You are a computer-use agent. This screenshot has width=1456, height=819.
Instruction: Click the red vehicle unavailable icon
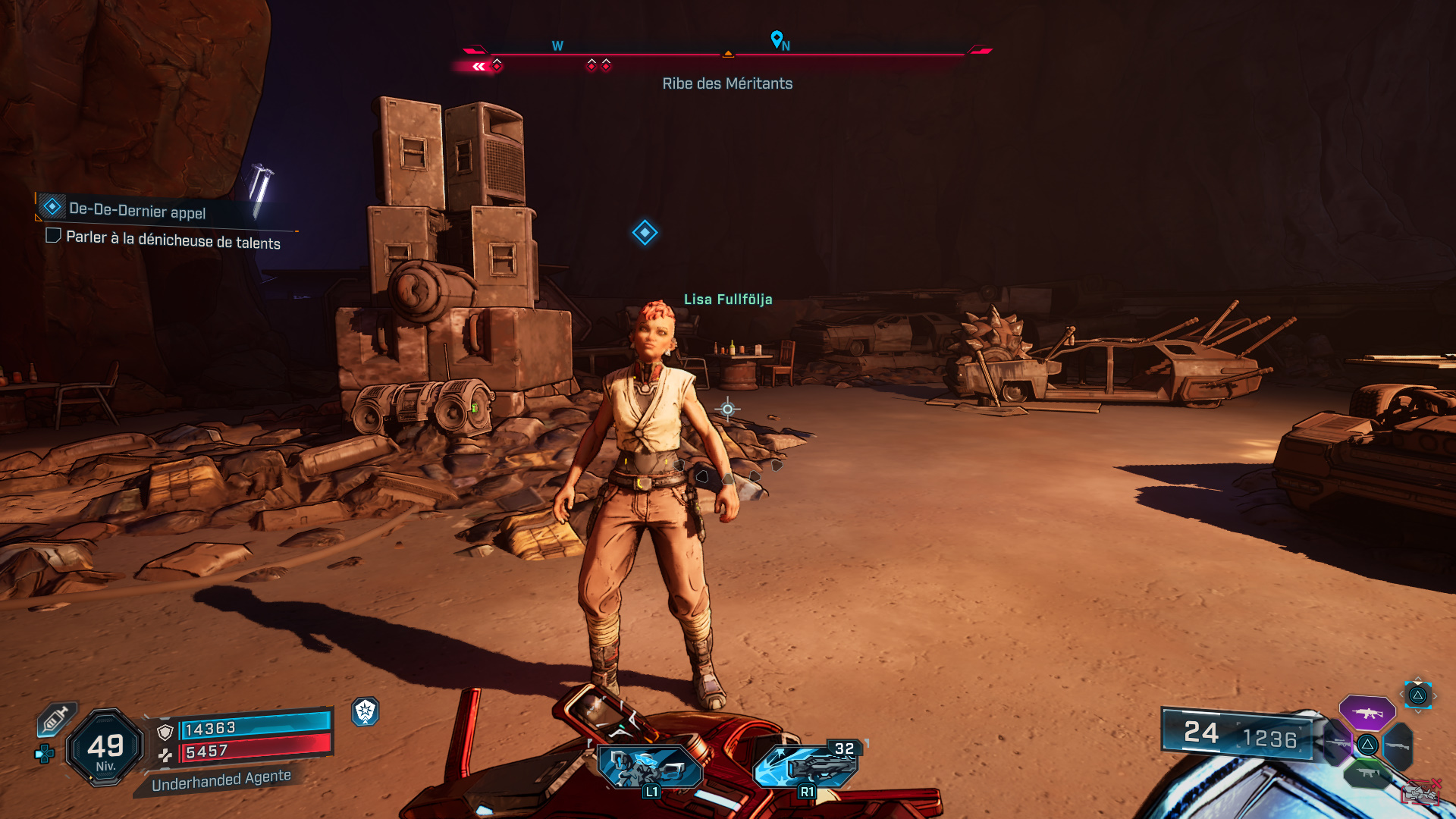point(1420,792)
